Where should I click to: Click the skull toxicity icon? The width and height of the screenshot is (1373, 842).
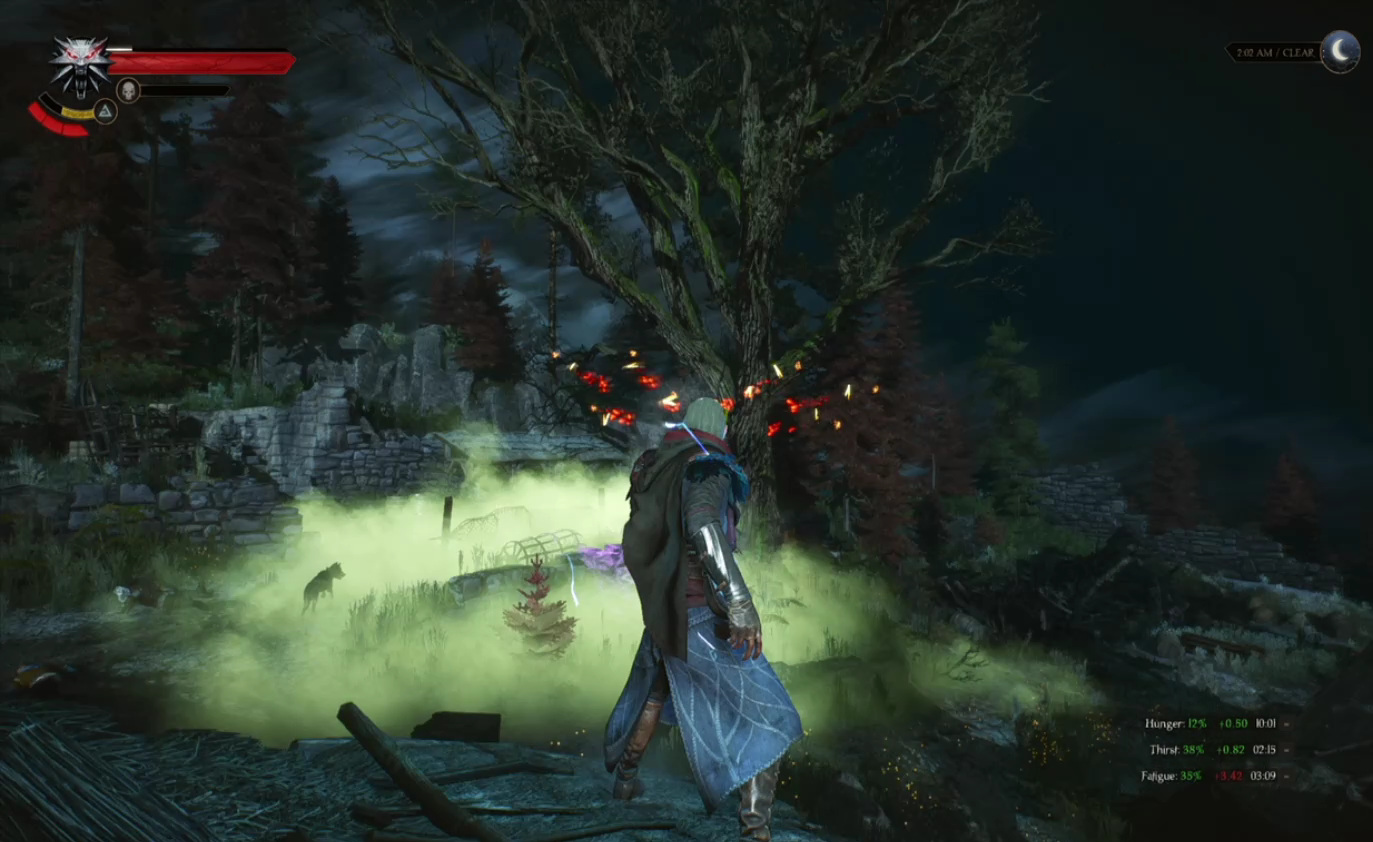(x=128, y=91)
